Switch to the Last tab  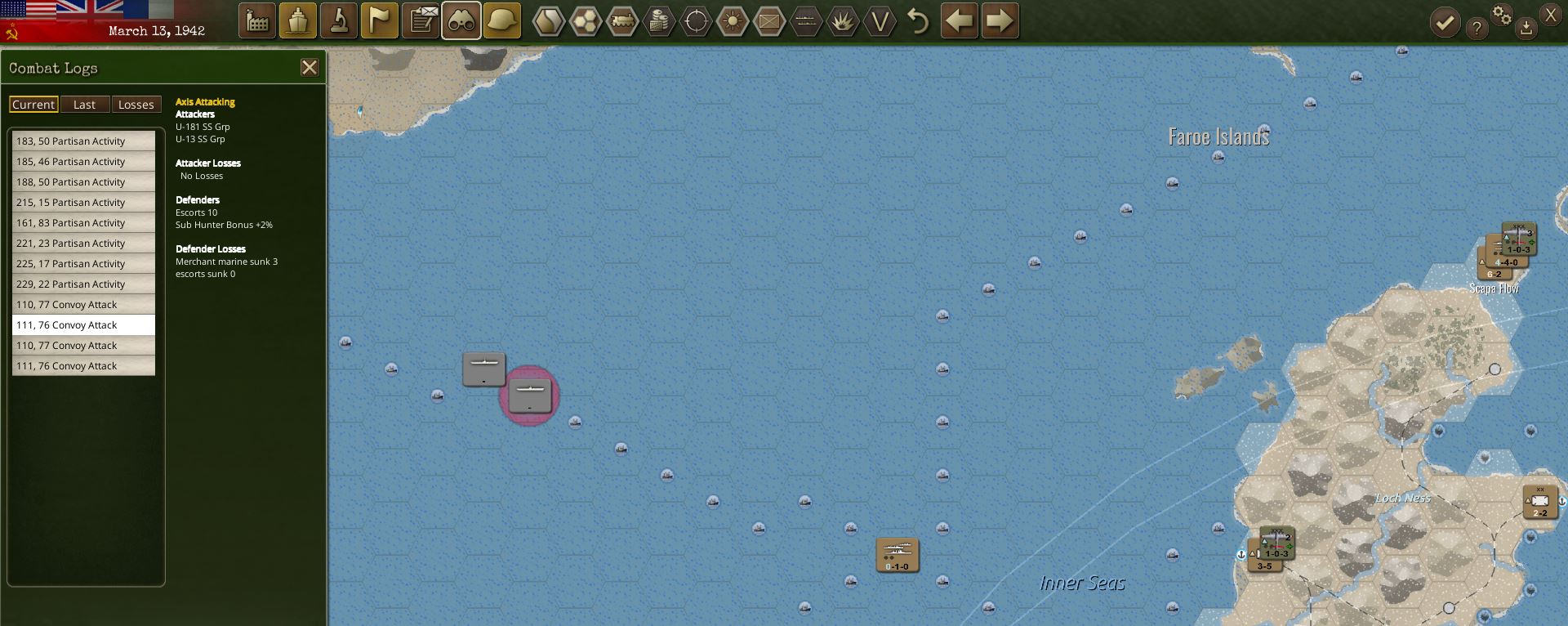(x=85, y=104)
